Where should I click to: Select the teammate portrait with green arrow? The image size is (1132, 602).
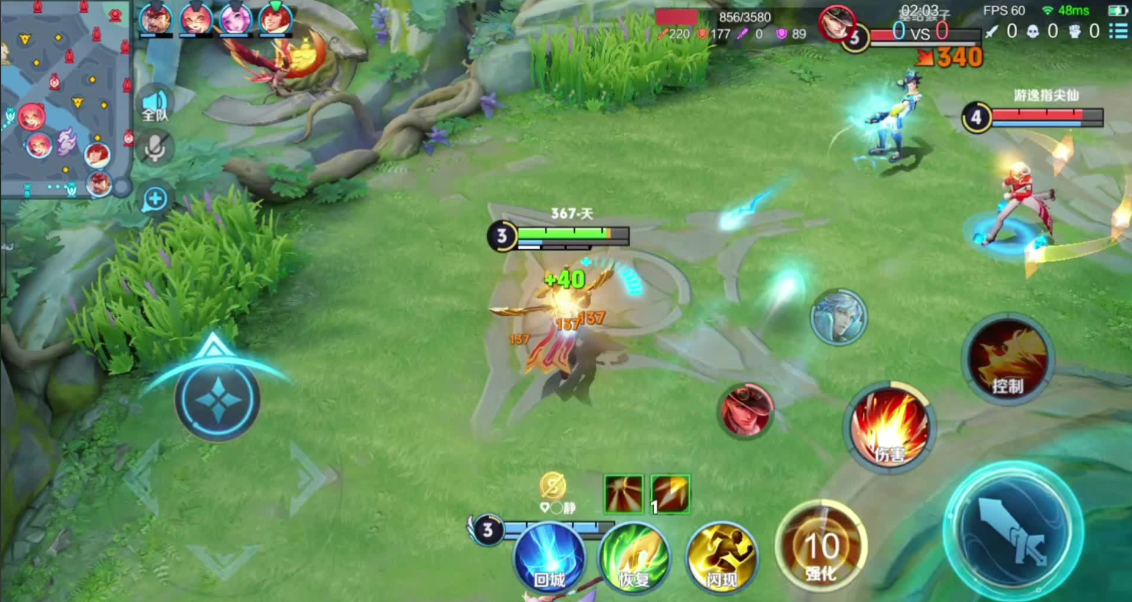point(275,18)
